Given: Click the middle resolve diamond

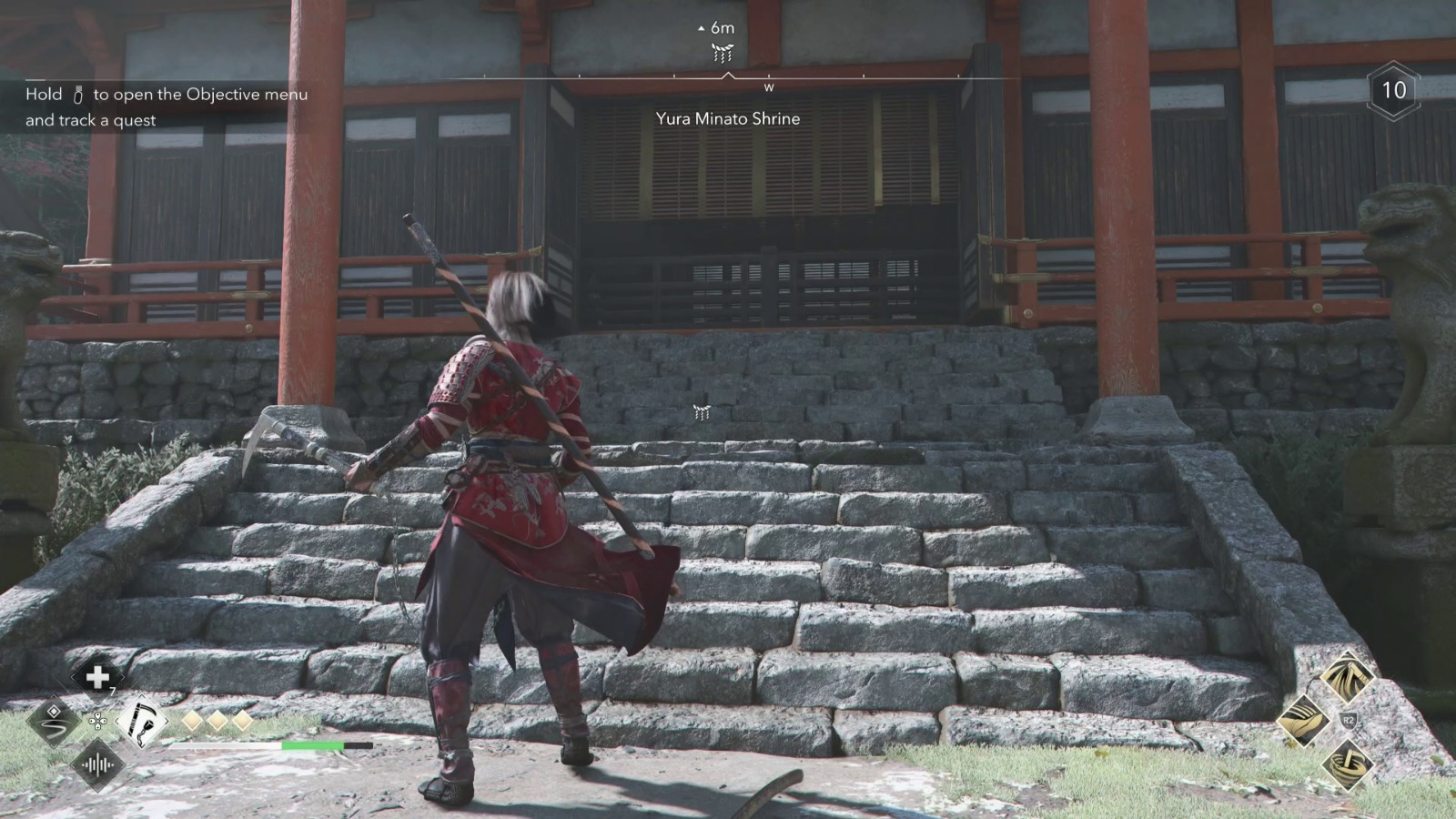Looking at the screenshot, I should click(217, 722).
